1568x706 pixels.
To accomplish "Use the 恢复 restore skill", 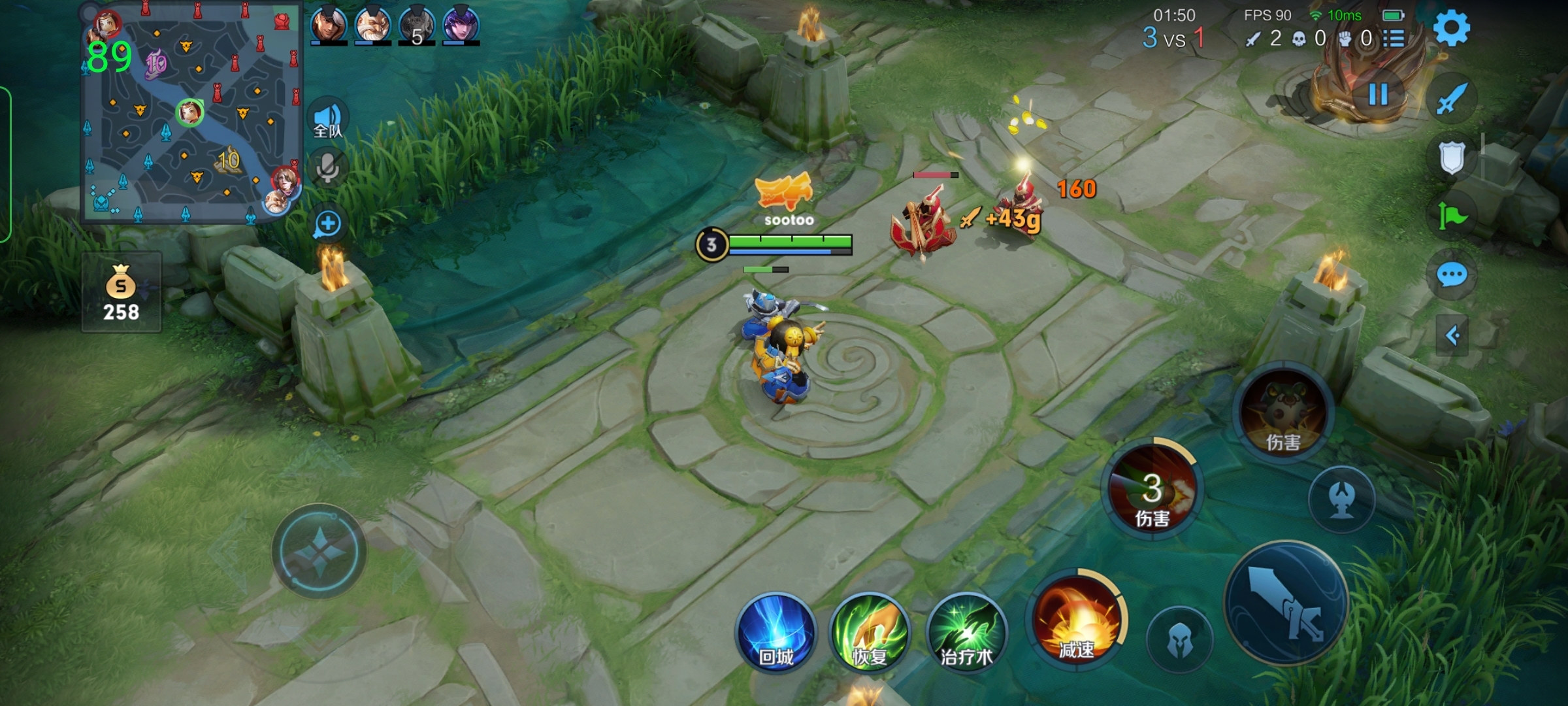I will pyautogui.click(x=870, y=633).
